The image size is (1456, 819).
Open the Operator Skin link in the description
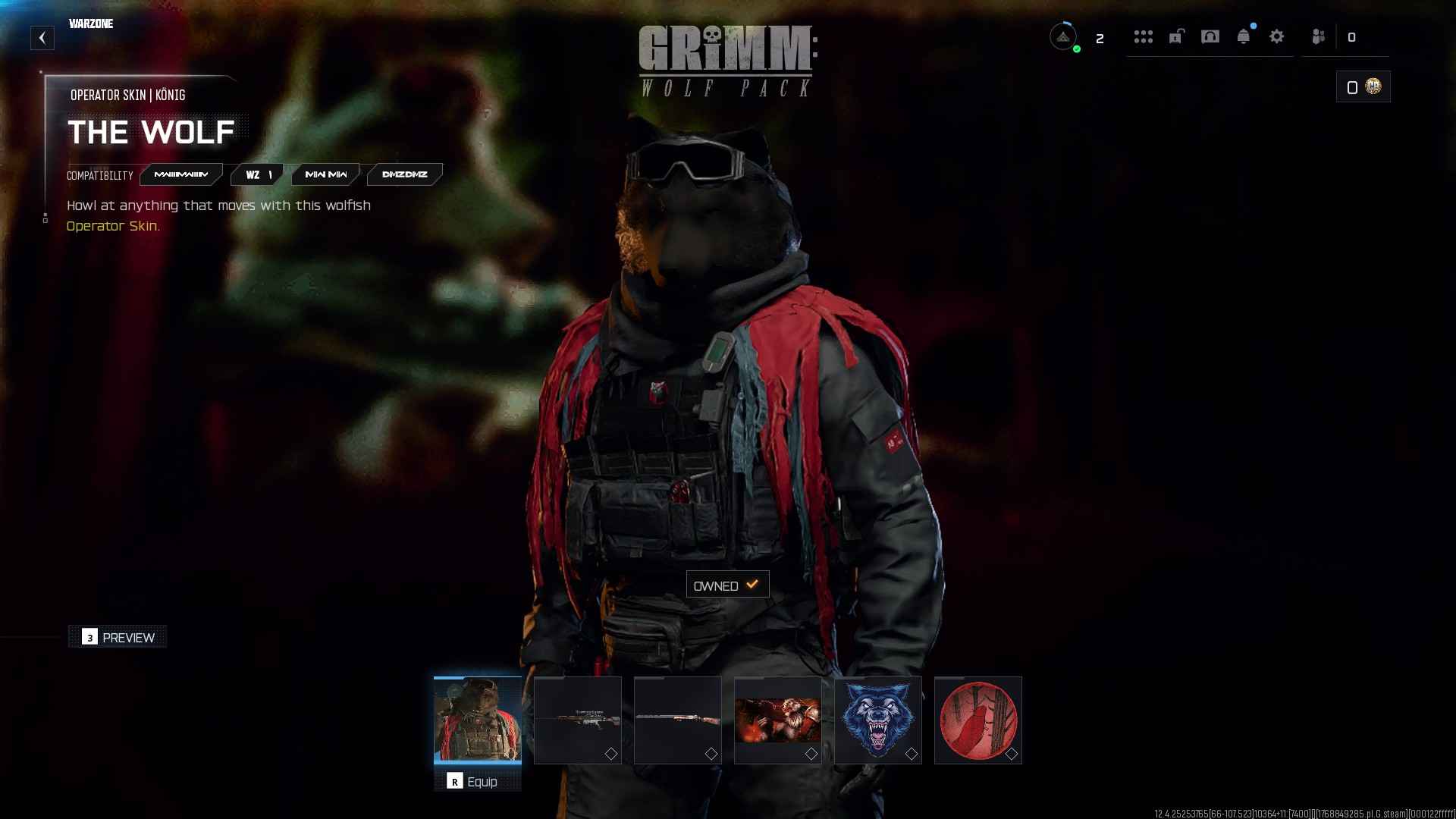pos(114,226)
